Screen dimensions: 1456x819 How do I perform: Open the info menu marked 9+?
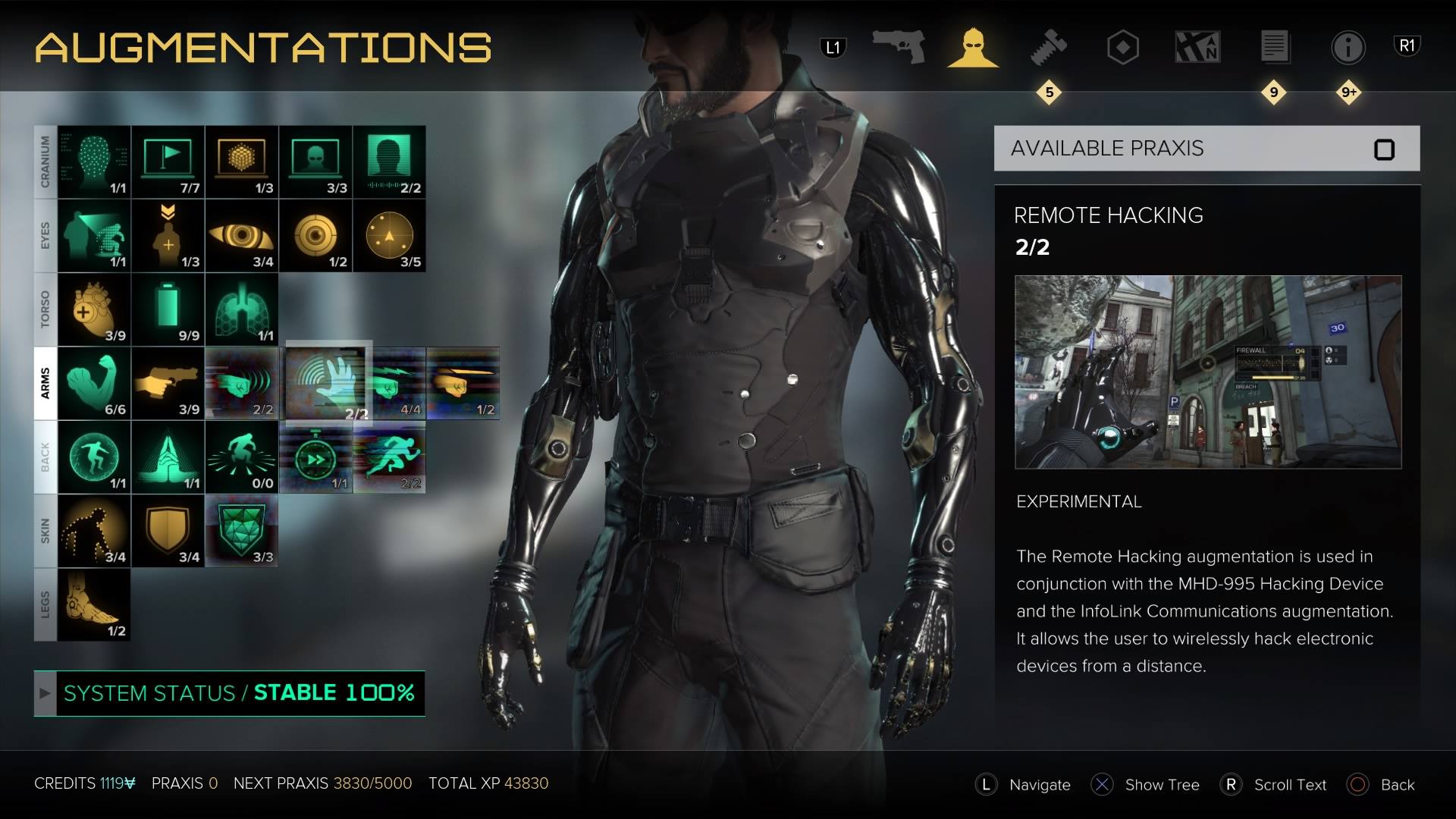(x=1348, y=47)
